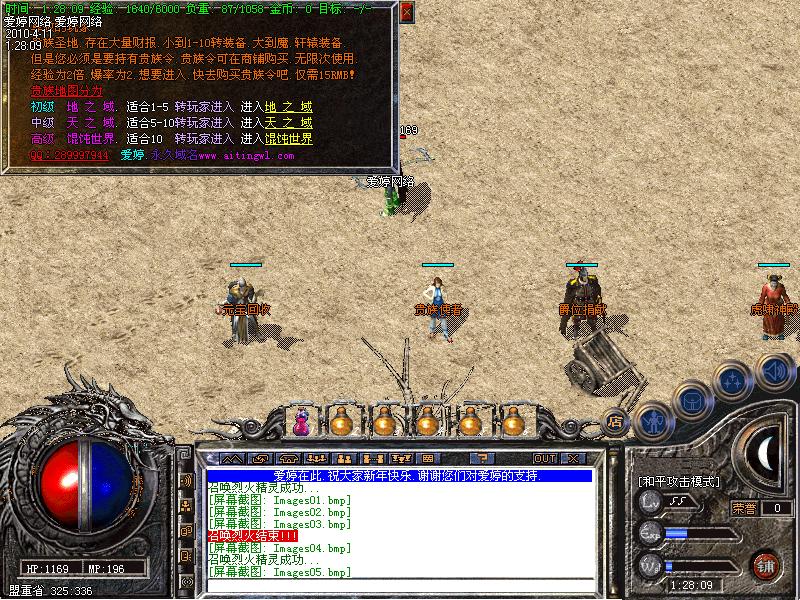Image resolution: width=800 pixels, height=600 pixels.
Task: Close the NPC dialogue window
Action: click(405, 13)
